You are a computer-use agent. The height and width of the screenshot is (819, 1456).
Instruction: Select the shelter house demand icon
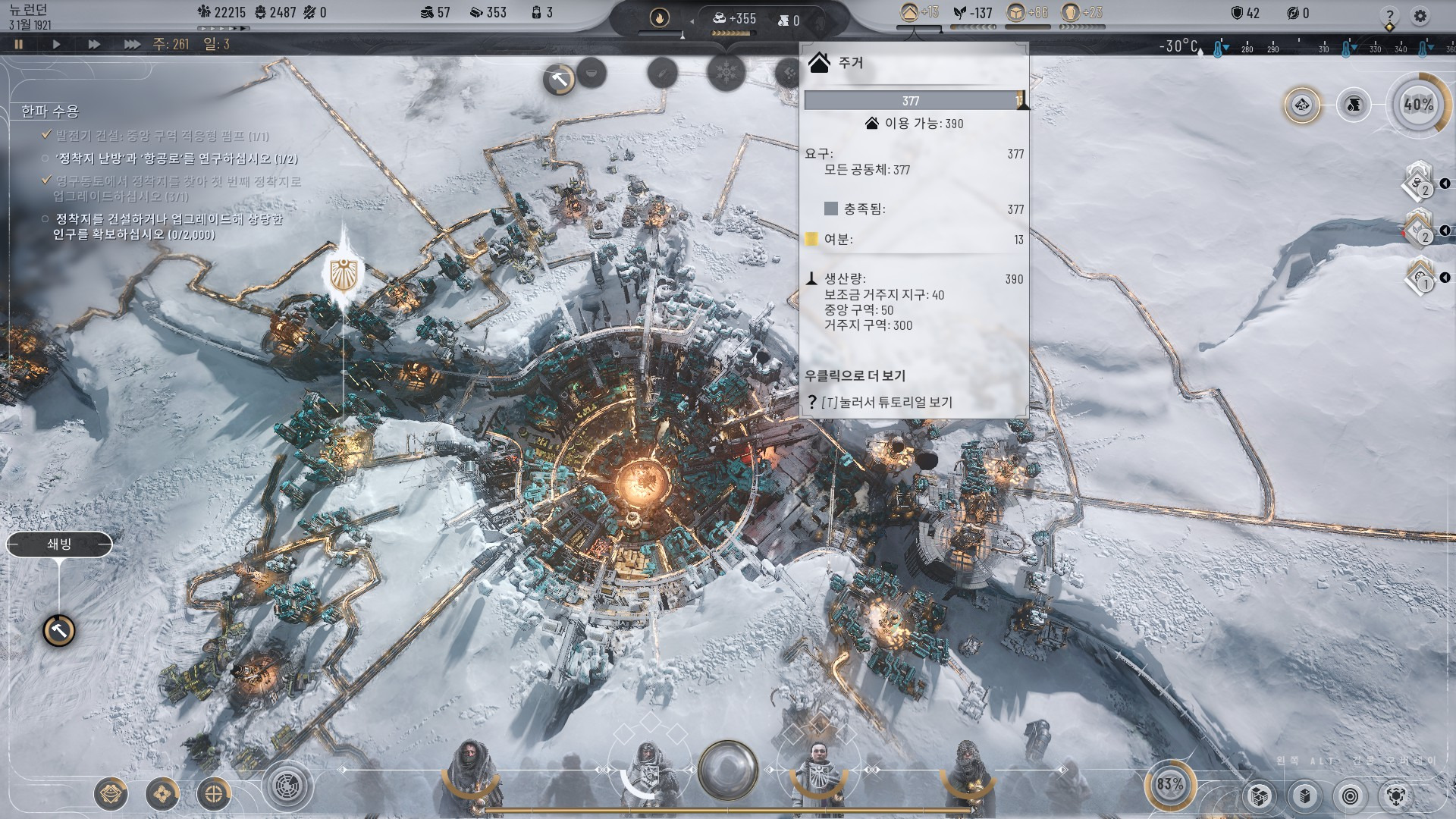click(x=909, y=12)
